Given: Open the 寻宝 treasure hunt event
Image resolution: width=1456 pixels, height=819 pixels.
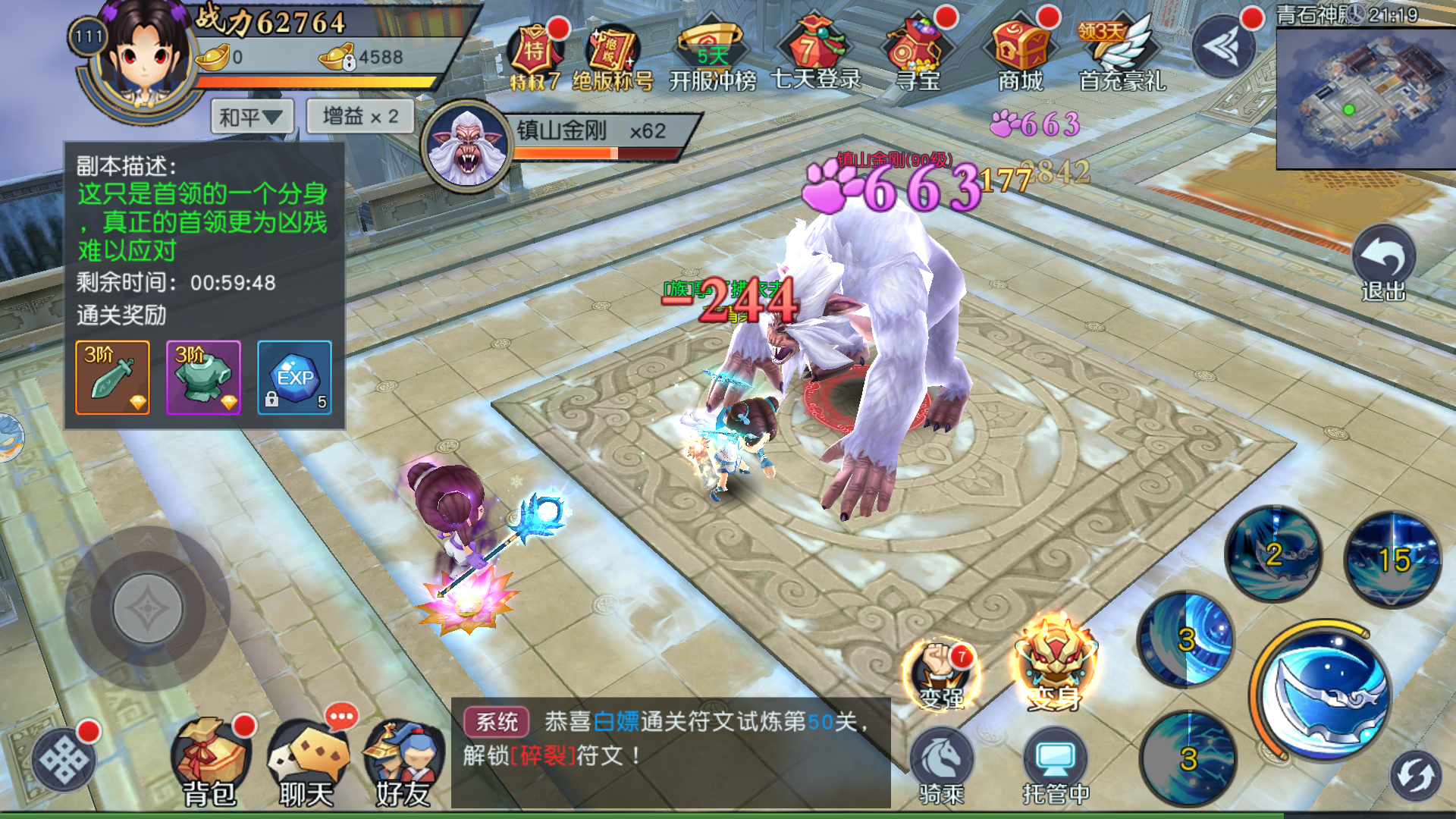Looking at the screenshot, I should (x=917, y=53).
